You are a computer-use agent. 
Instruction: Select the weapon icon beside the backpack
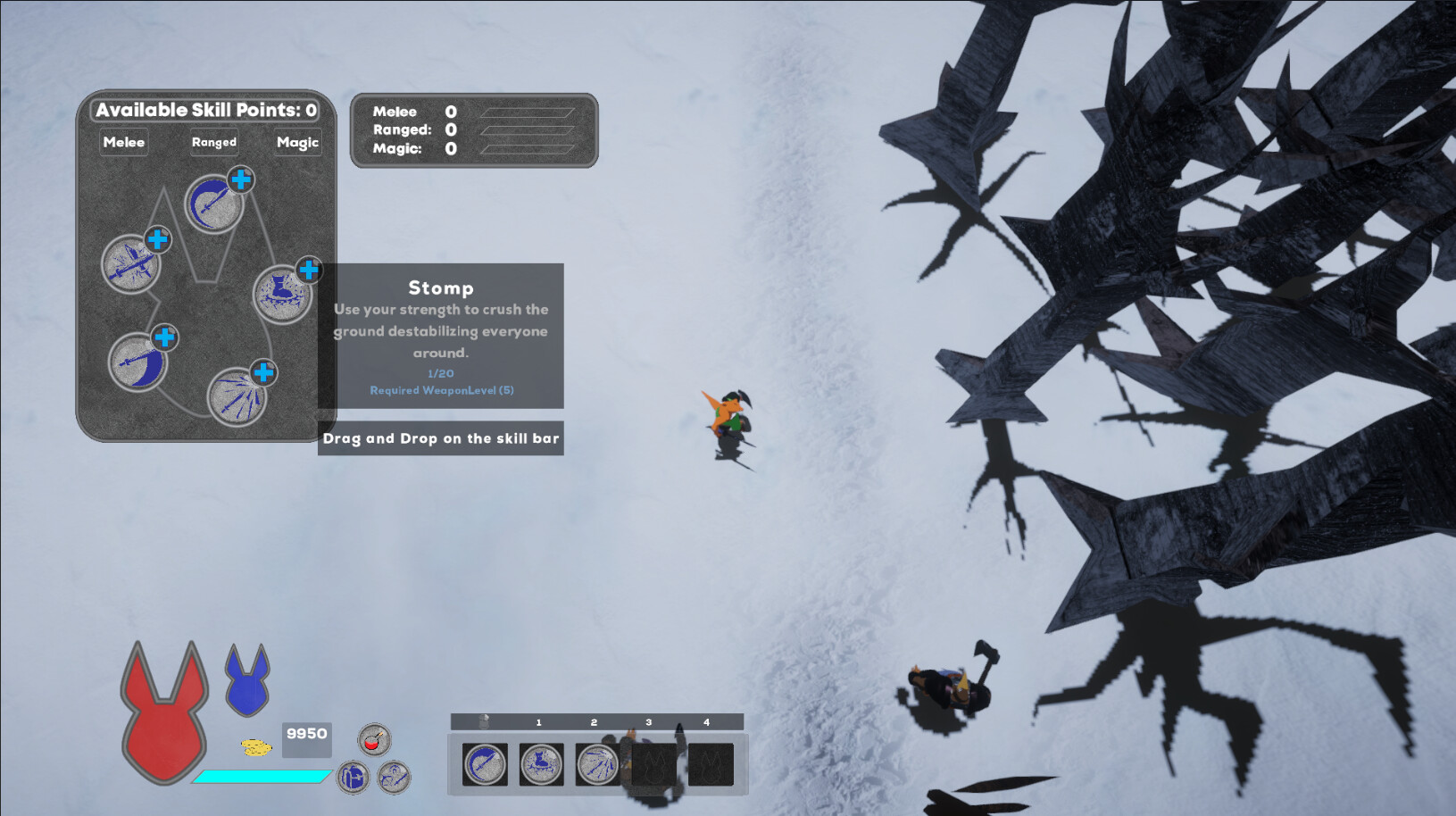pos(393,777)
